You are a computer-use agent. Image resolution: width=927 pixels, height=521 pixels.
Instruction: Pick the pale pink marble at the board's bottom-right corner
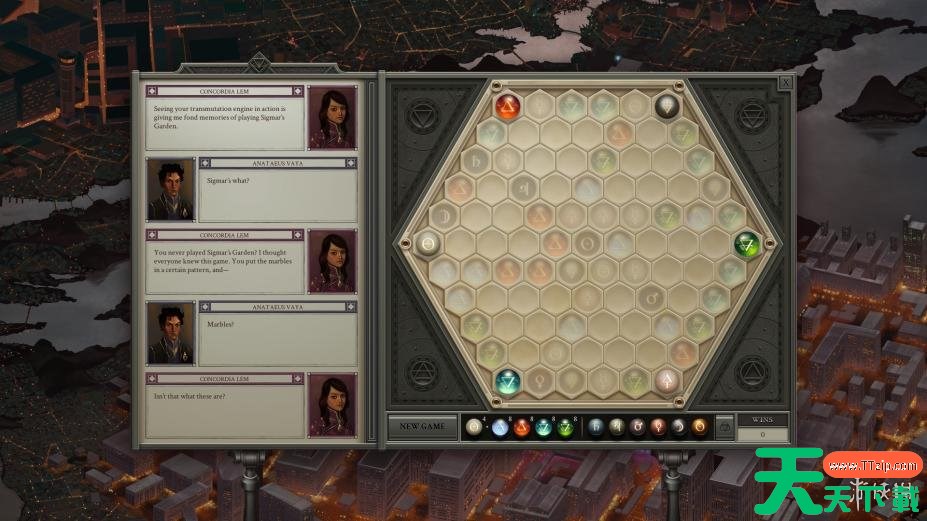[667, 380]
